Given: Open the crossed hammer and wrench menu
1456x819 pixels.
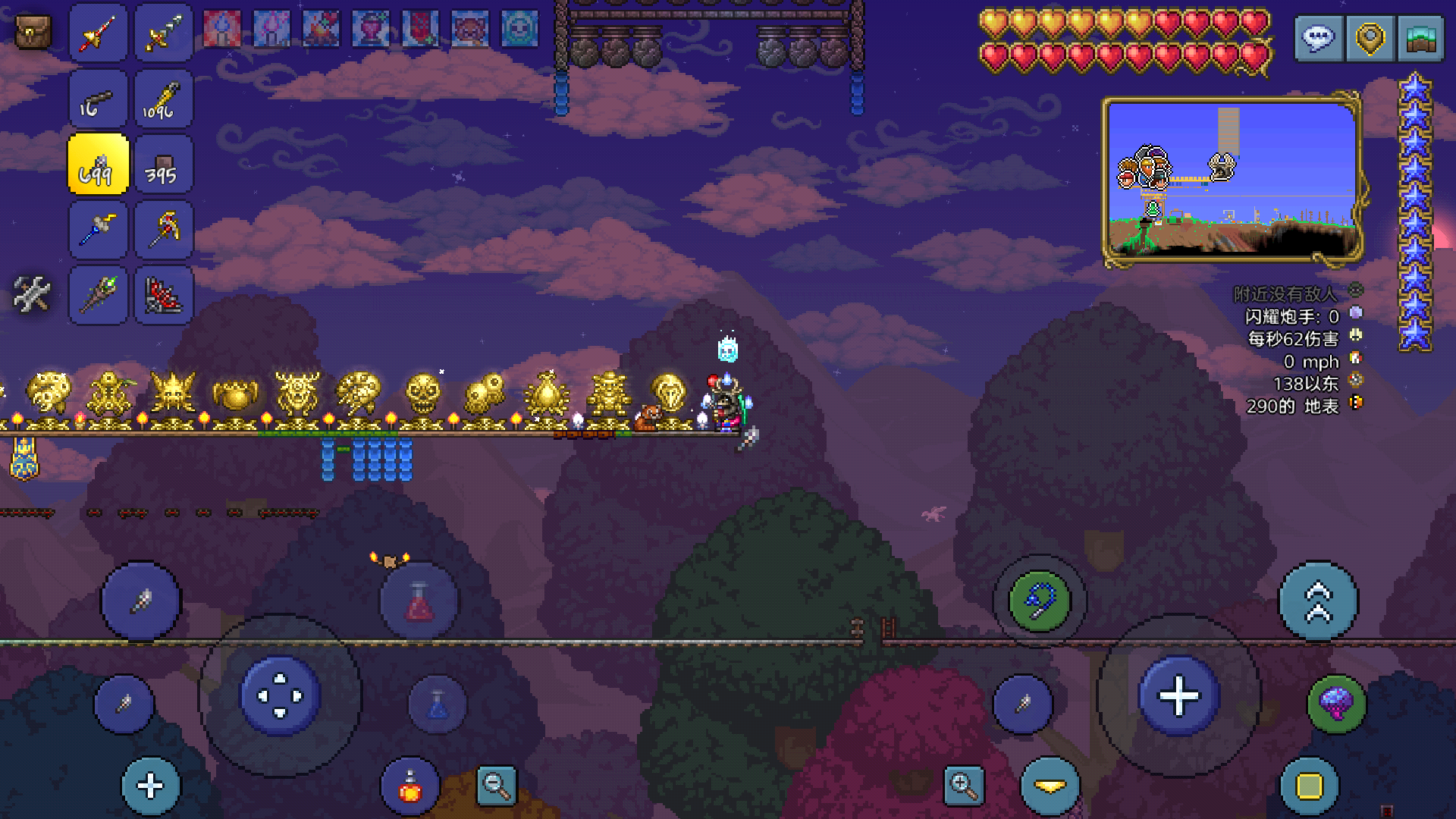Looking at the screenshot, I should tap(32, 294).
